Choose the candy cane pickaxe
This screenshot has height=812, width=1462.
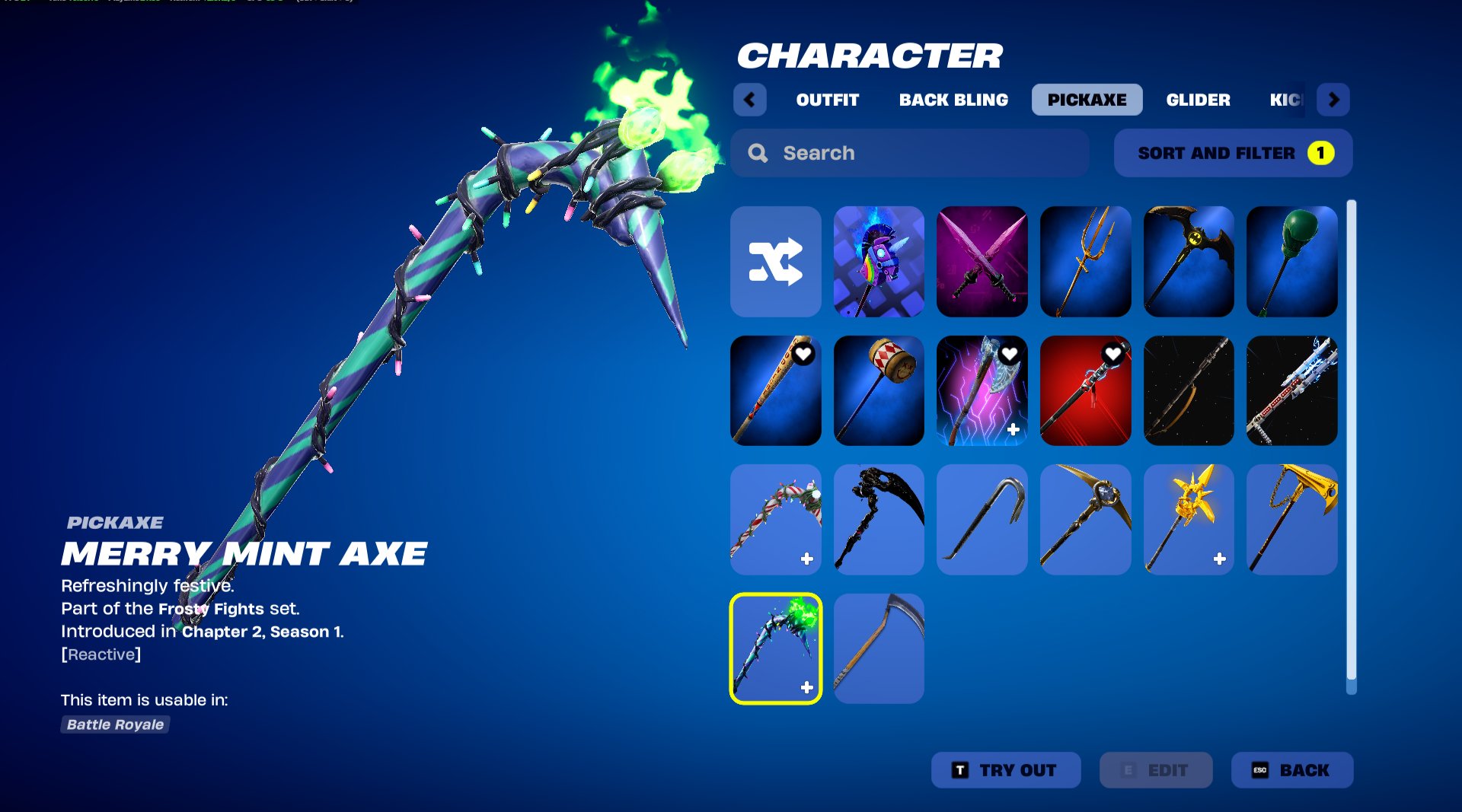click(775, 518)
